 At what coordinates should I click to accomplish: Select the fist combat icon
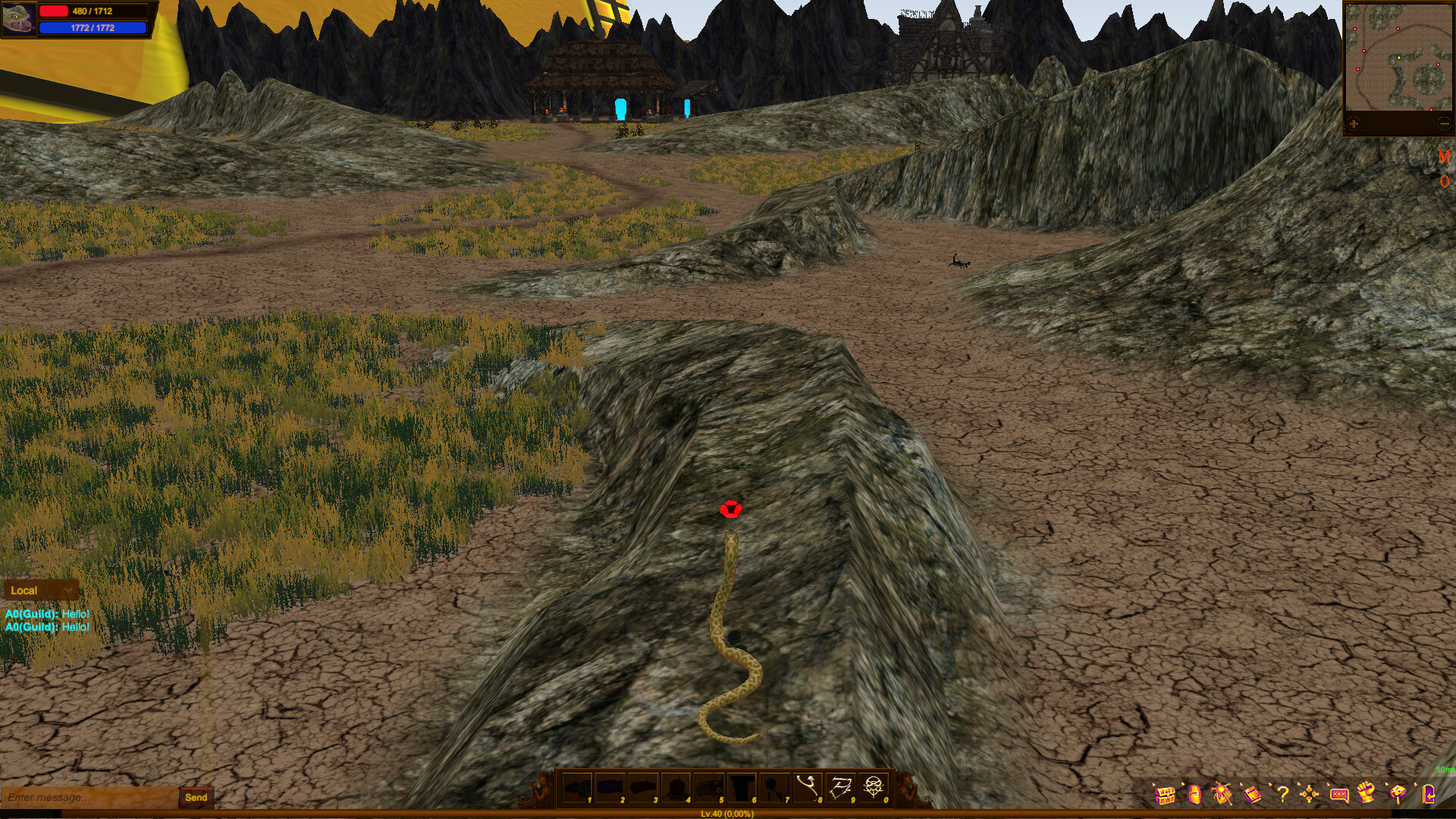(1366, 792)
